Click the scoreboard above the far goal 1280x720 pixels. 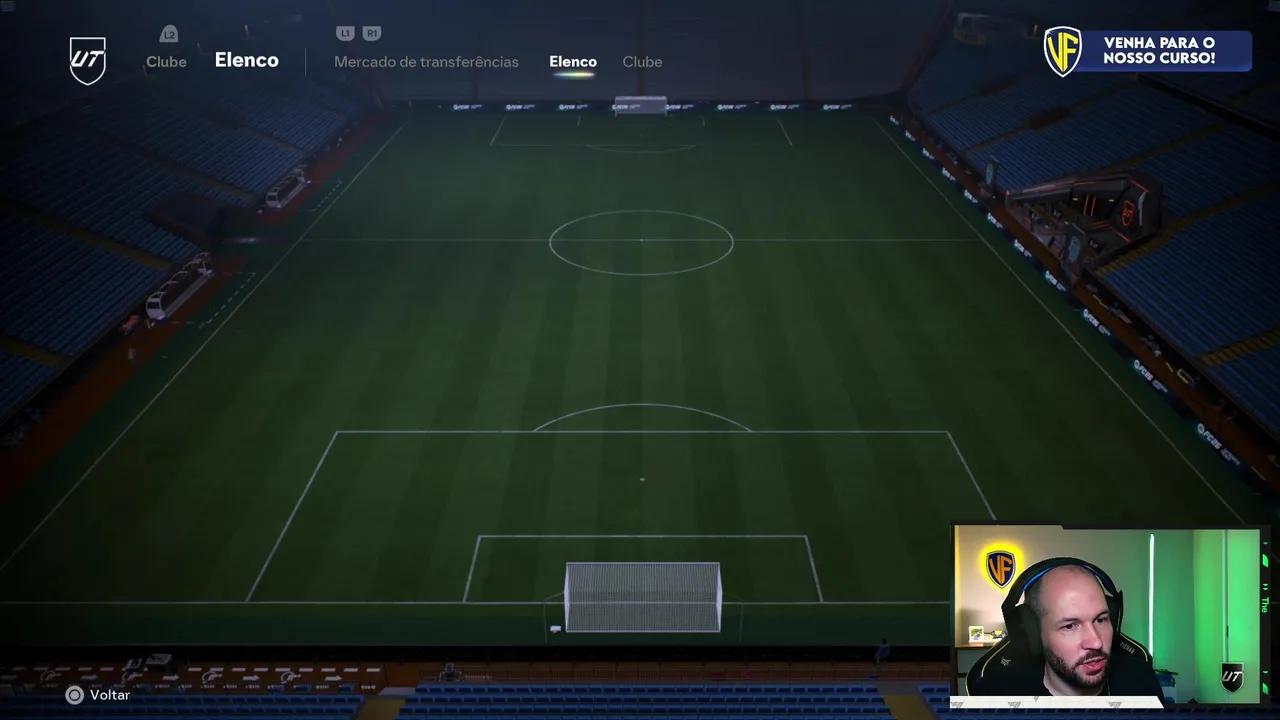[x=640, y=103]
